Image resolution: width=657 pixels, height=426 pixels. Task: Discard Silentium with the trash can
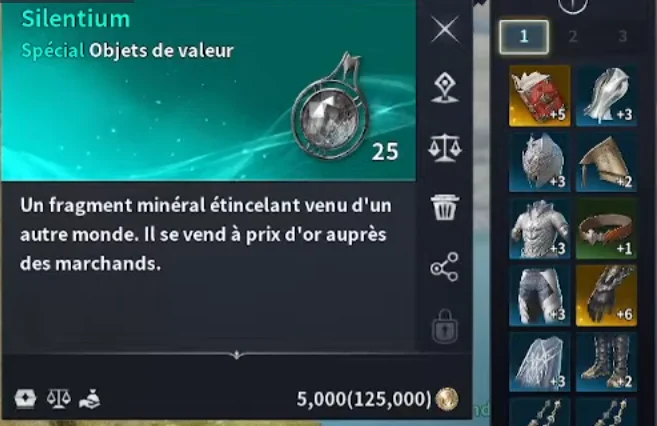[444, 208]
